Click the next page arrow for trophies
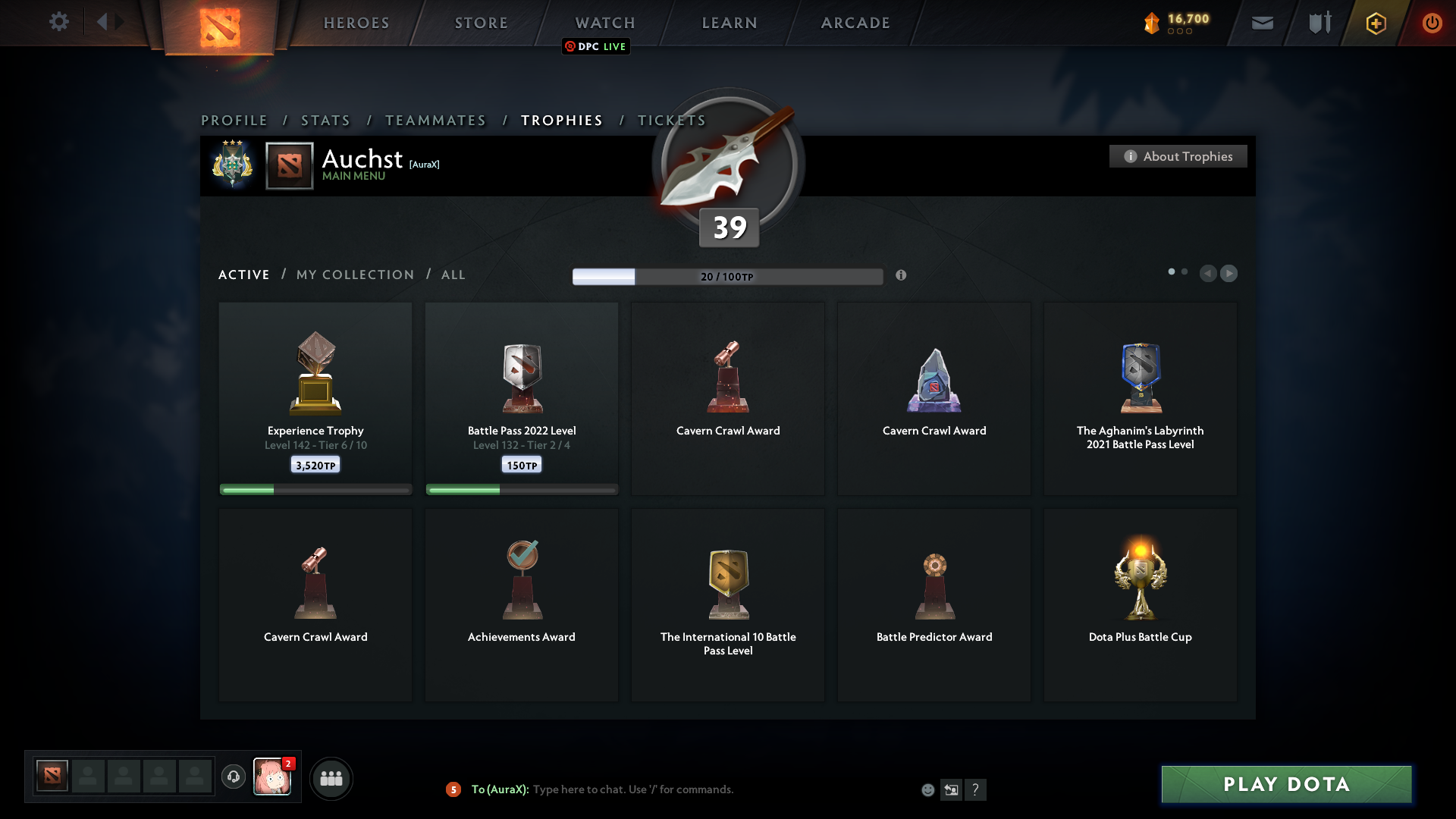 (1229, 274)
